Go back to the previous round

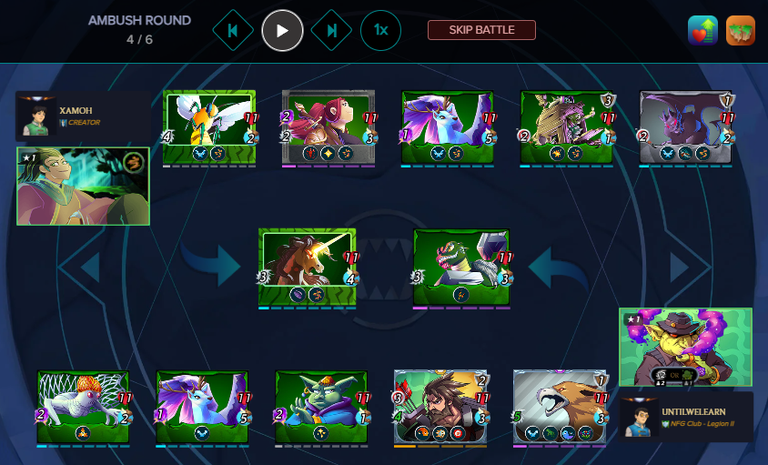coord(233,30)
